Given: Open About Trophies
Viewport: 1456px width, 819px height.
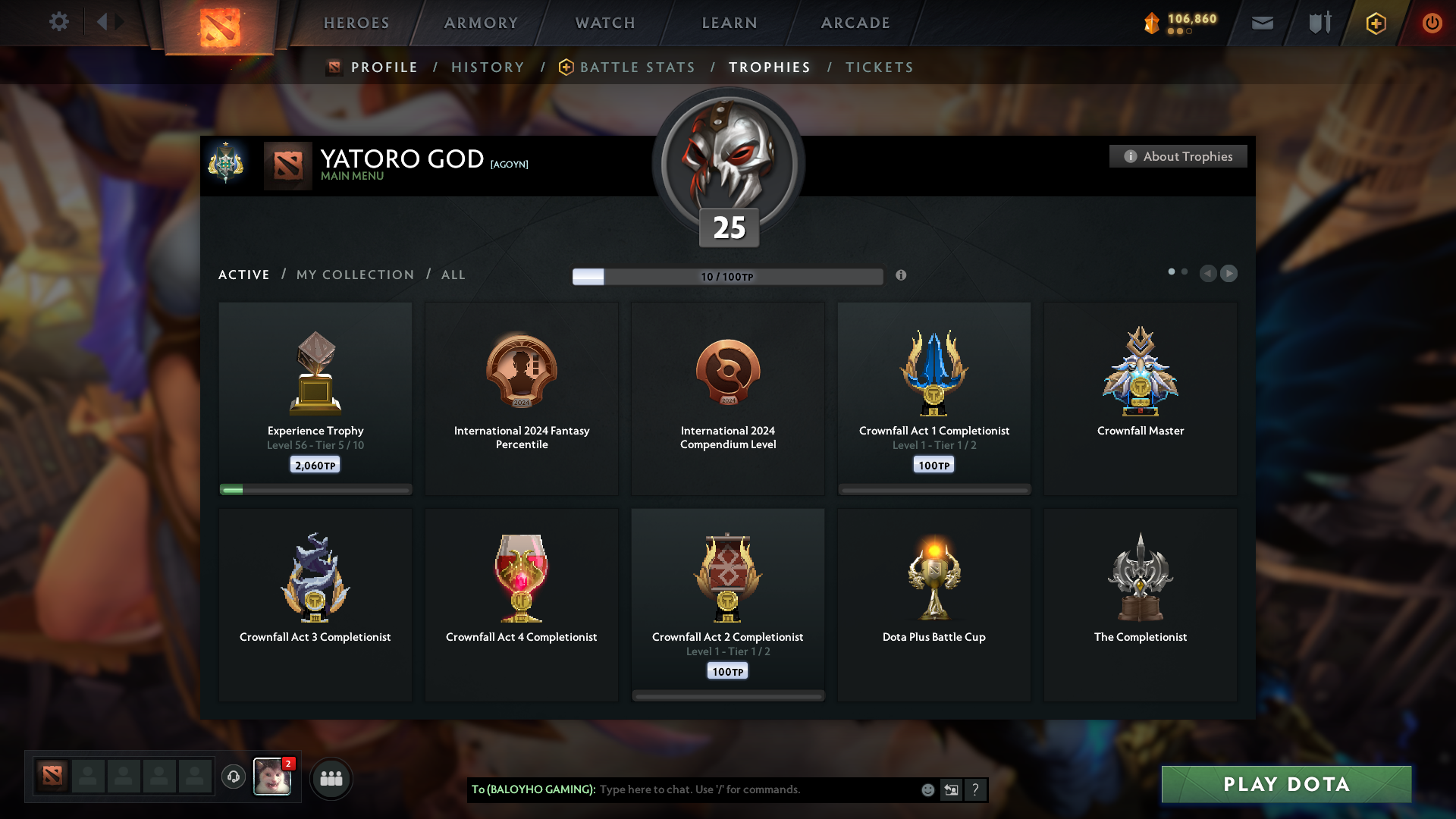Looking at the screenshot, I should 1178,156.
